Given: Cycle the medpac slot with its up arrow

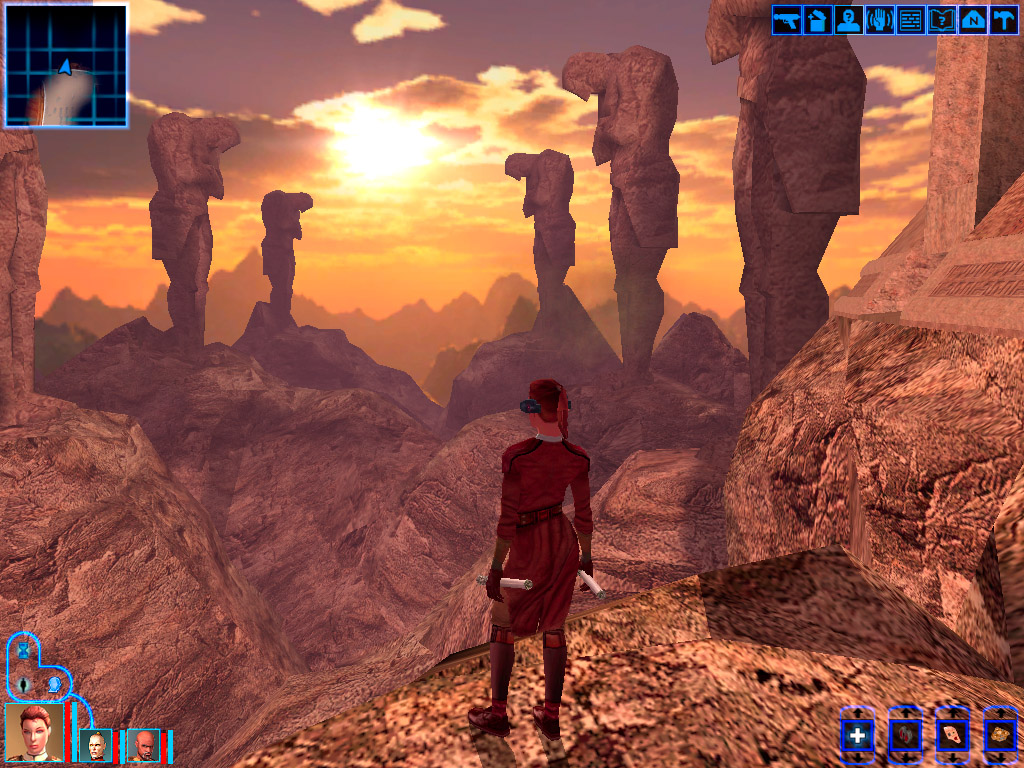Looking at the screenshot, I should pos(857,711).
